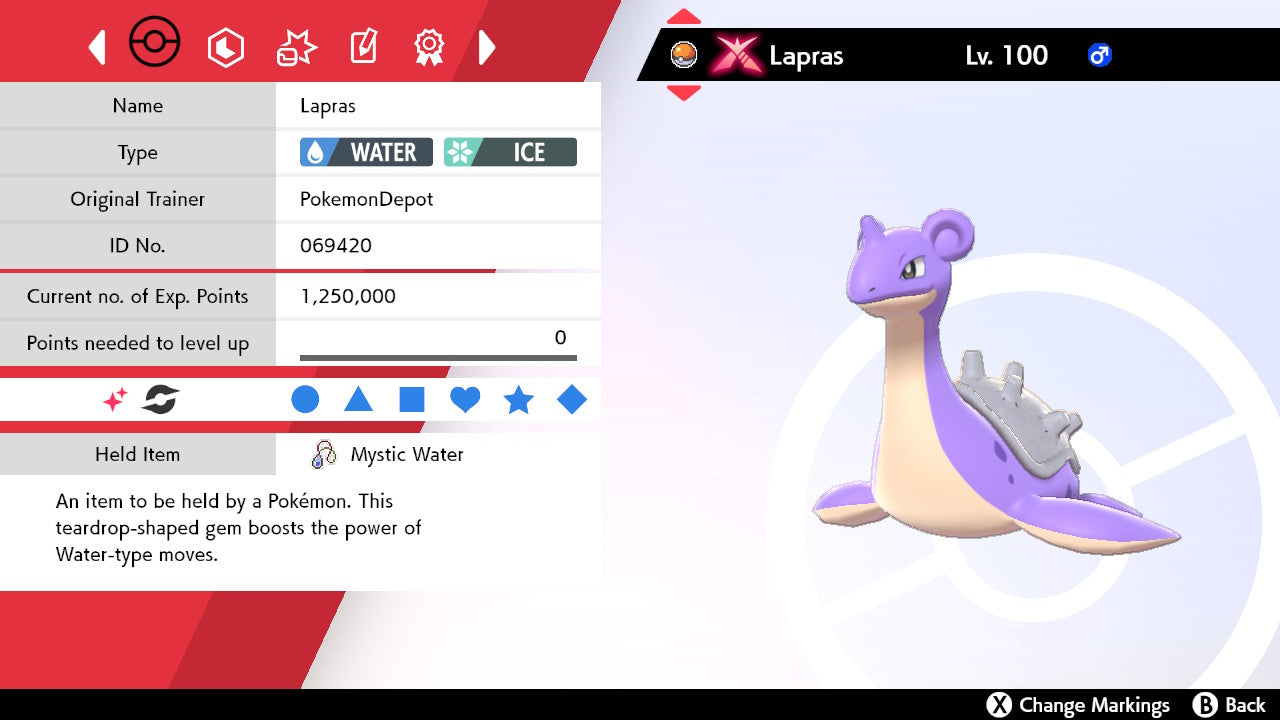Switch to the hexagon stats tab

[225, 47]
